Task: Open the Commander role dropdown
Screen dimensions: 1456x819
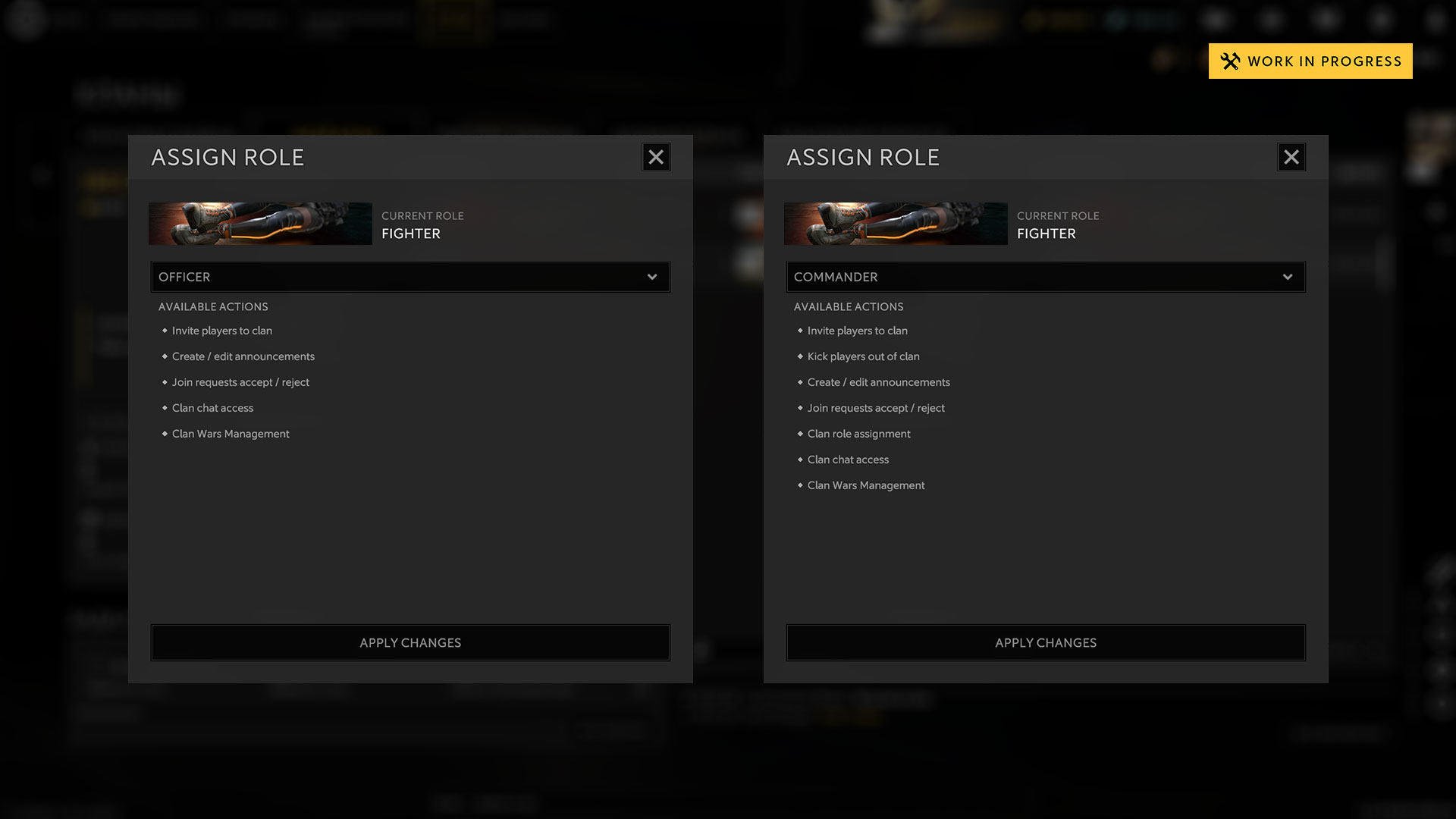Action: (1046, 277)
